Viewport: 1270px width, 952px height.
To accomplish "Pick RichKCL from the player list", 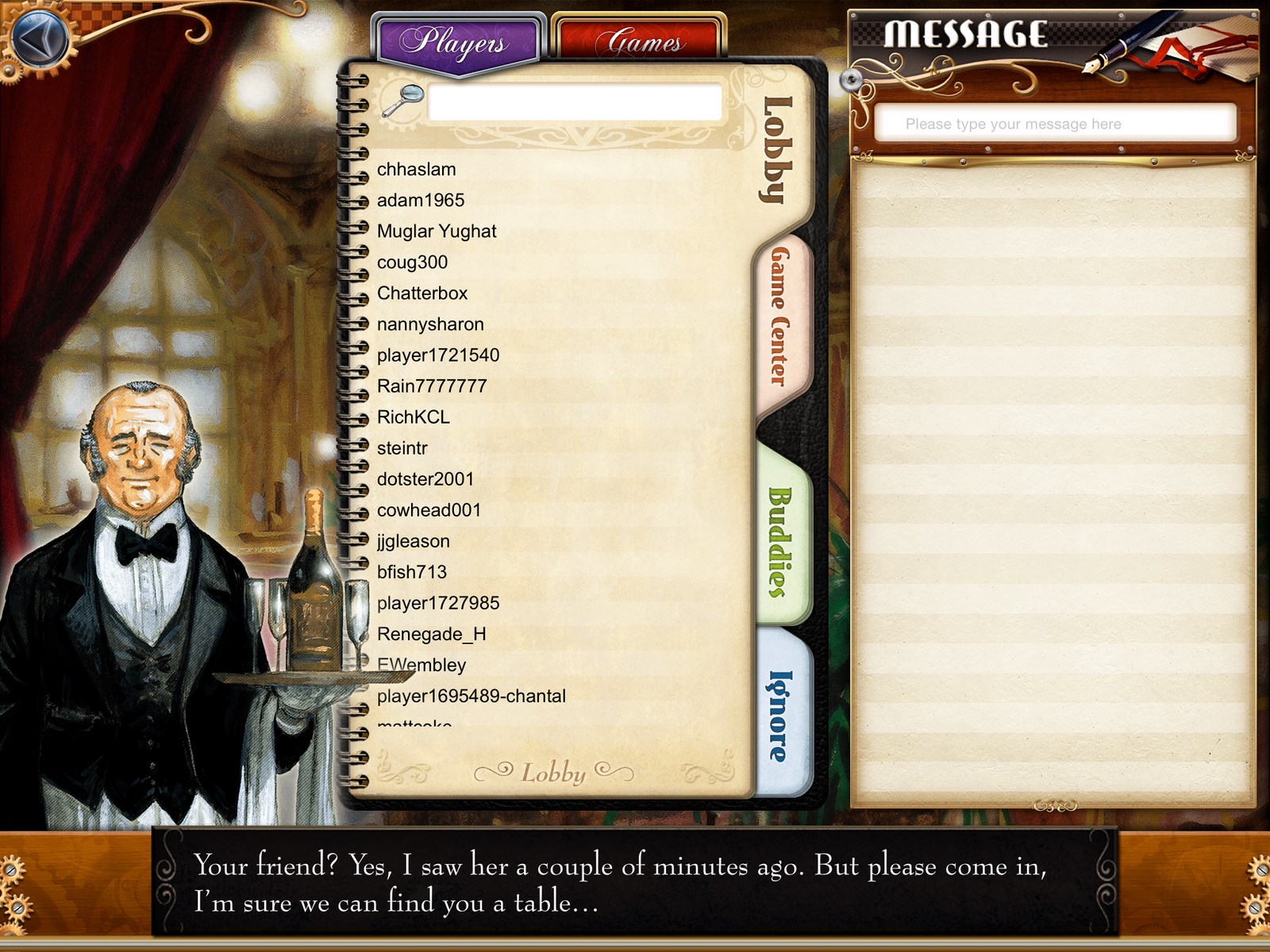I will [x=414, y=417].
